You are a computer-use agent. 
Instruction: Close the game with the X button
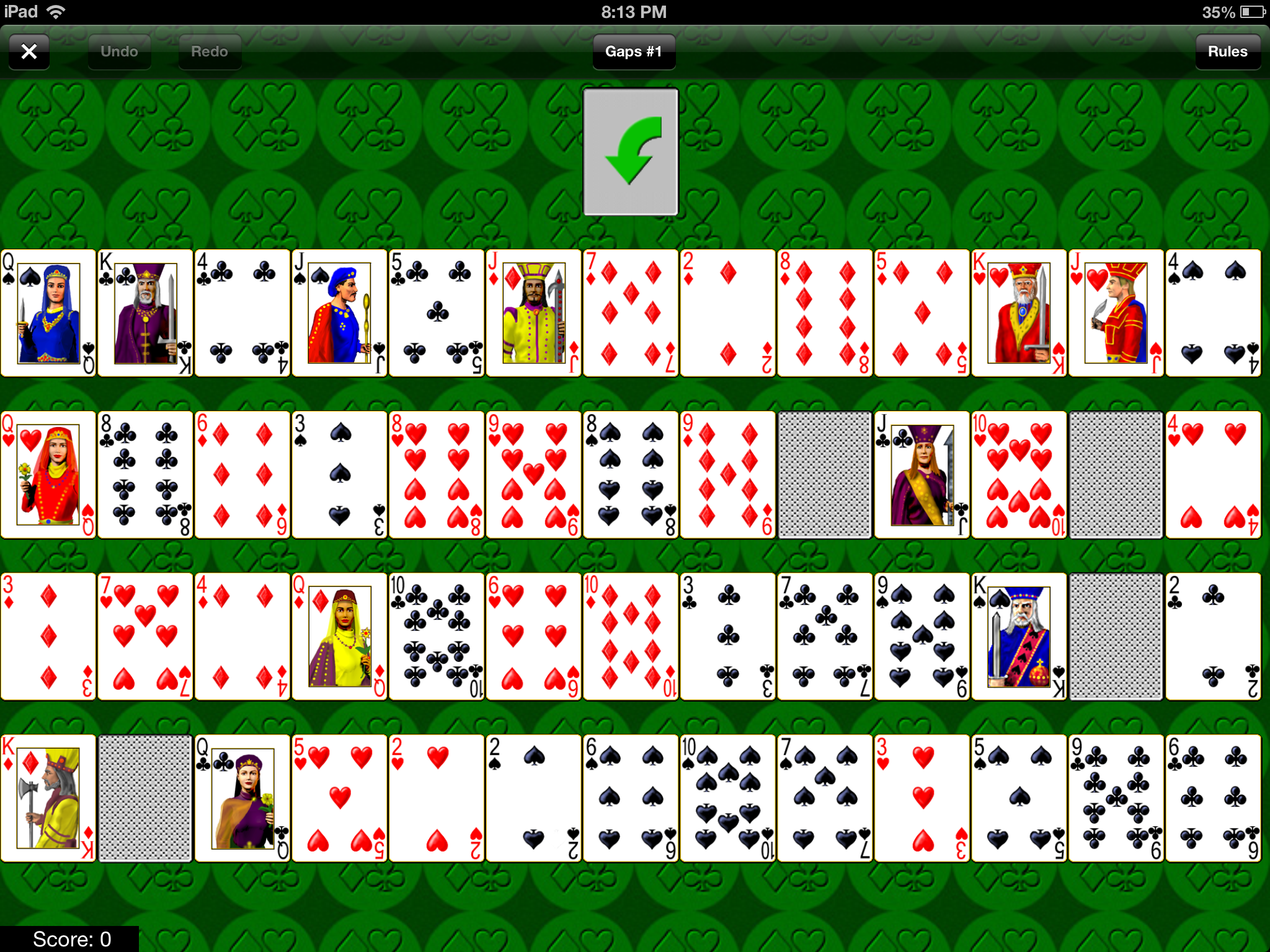29,51
